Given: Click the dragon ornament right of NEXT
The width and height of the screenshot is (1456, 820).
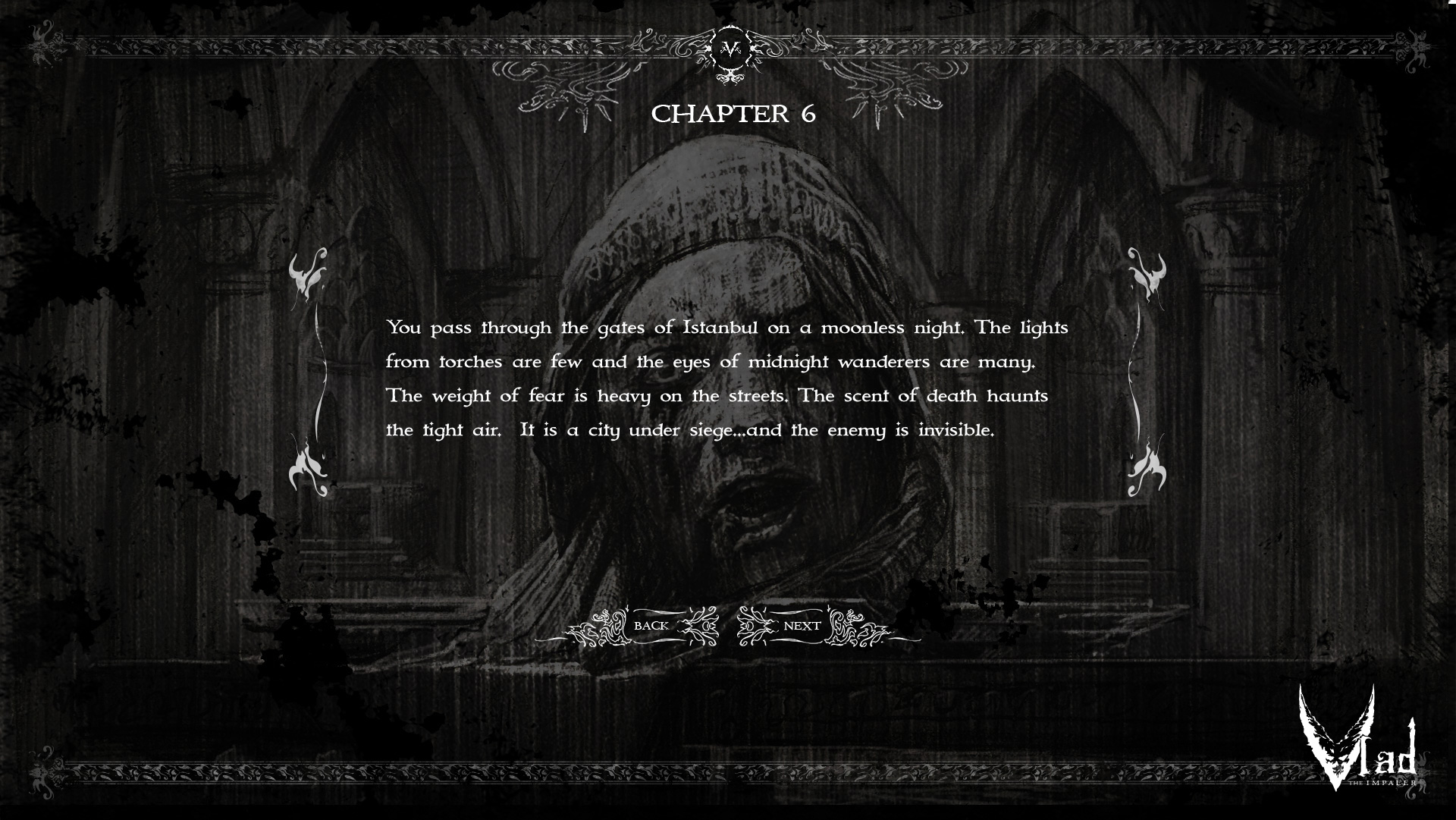Looking at the screenshot, I should (840, 624).
